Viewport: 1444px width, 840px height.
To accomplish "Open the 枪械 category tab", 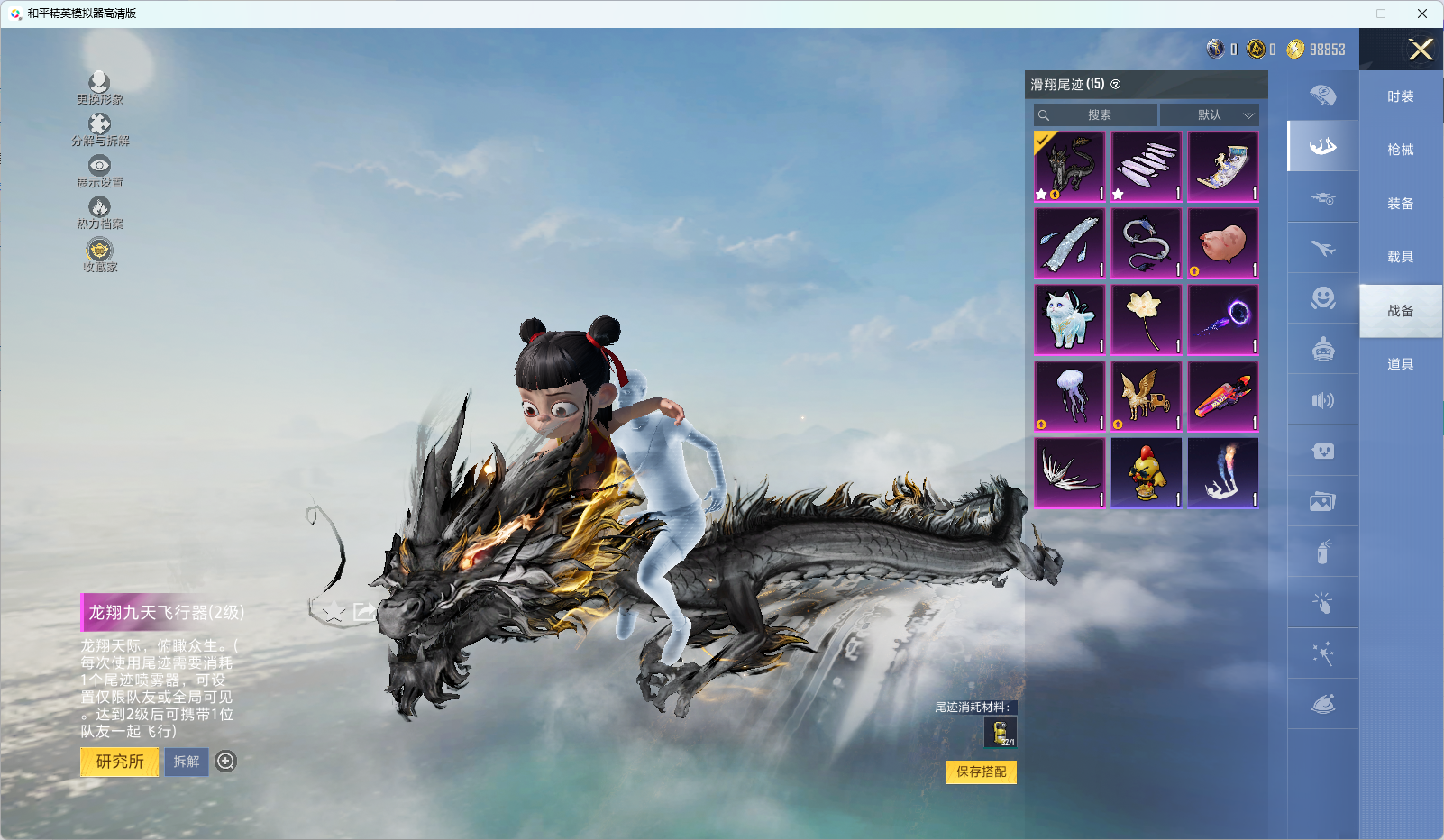I will (x=1400, y=150).
